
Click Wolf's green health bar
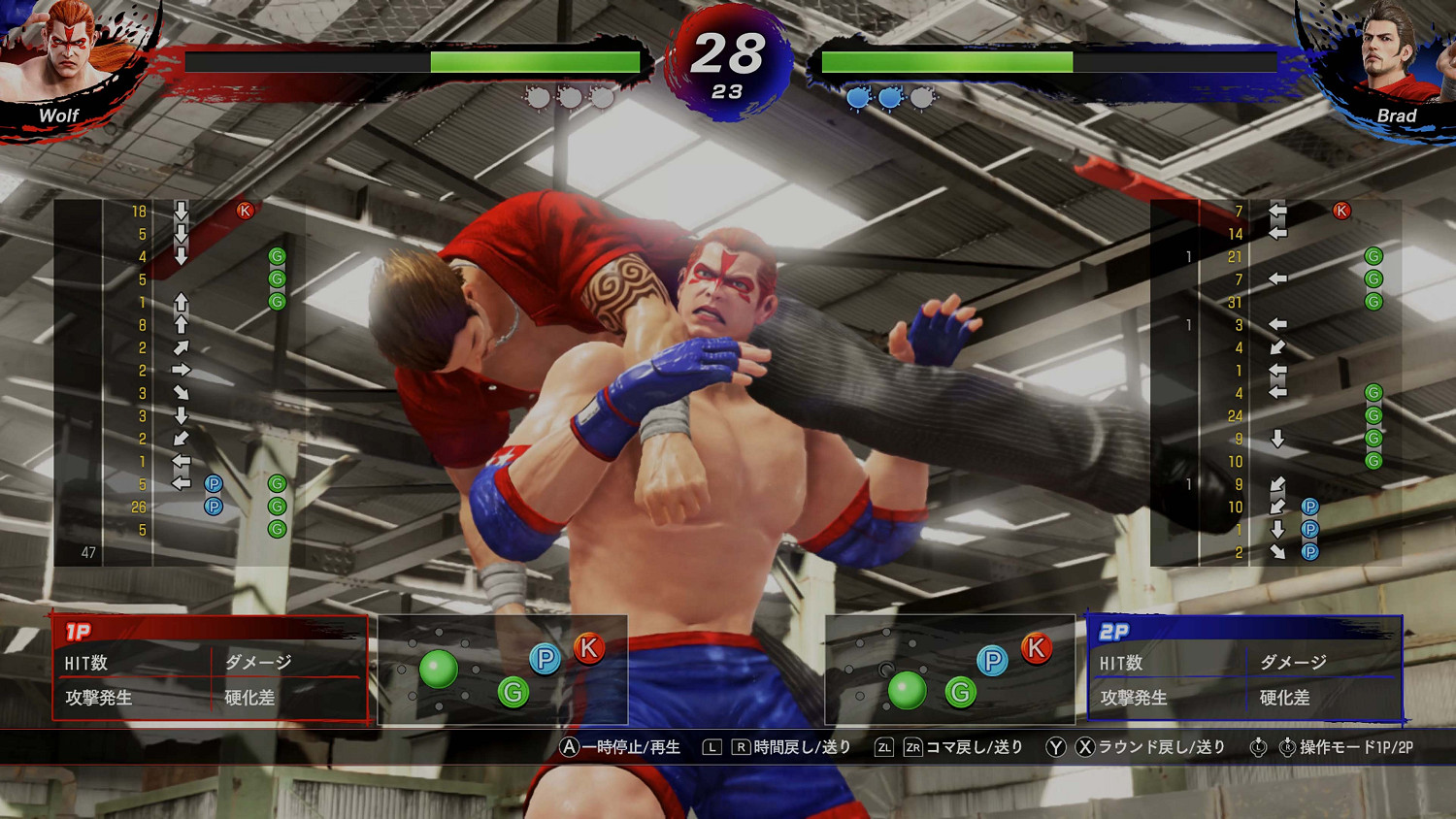click(x=534, y=61)
